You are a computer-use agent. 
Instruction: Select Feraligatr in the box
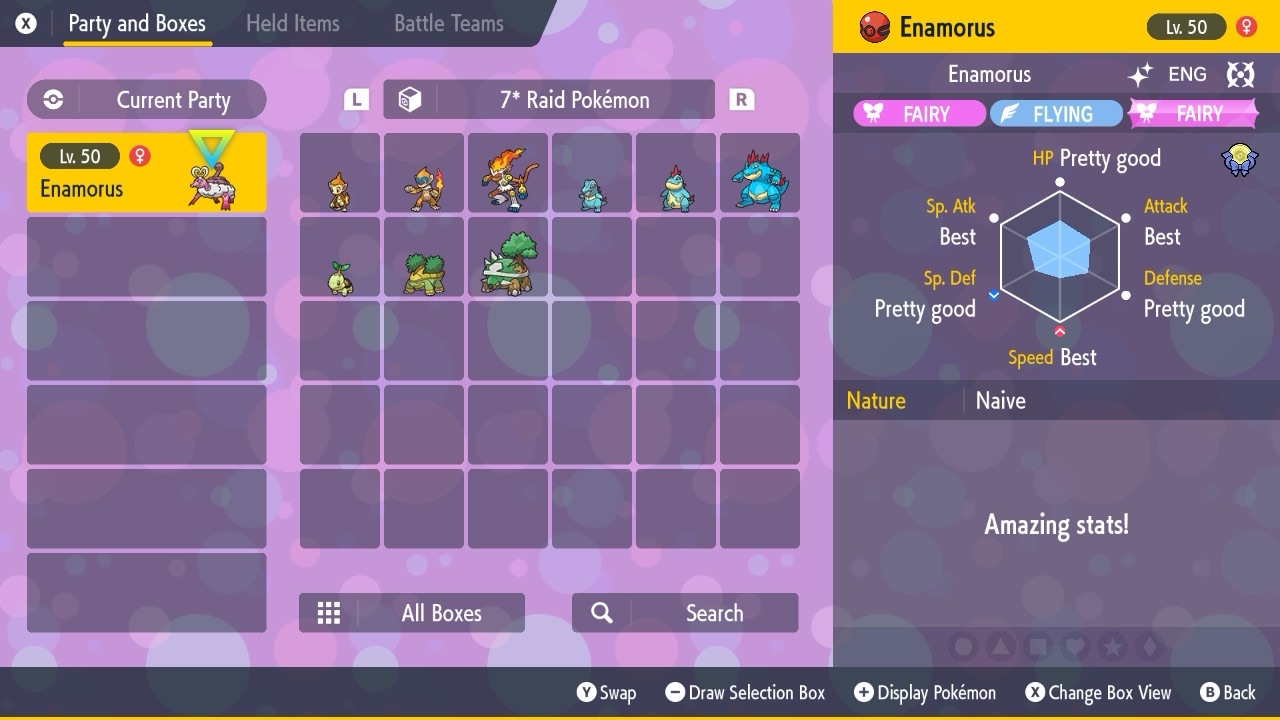760,174
